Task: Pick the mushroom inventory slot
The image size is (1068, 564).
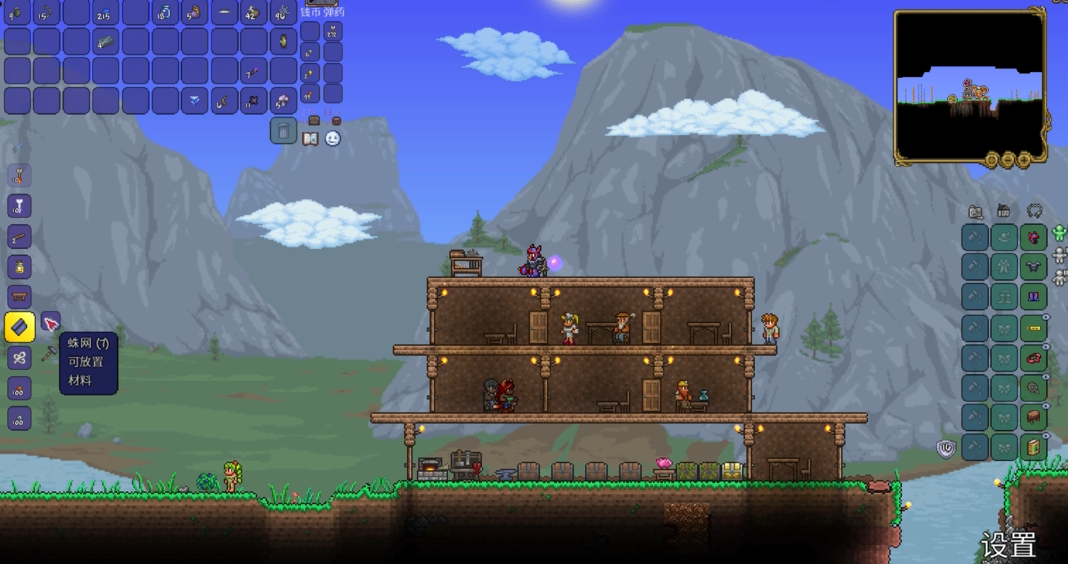Action: pos(283,100)
